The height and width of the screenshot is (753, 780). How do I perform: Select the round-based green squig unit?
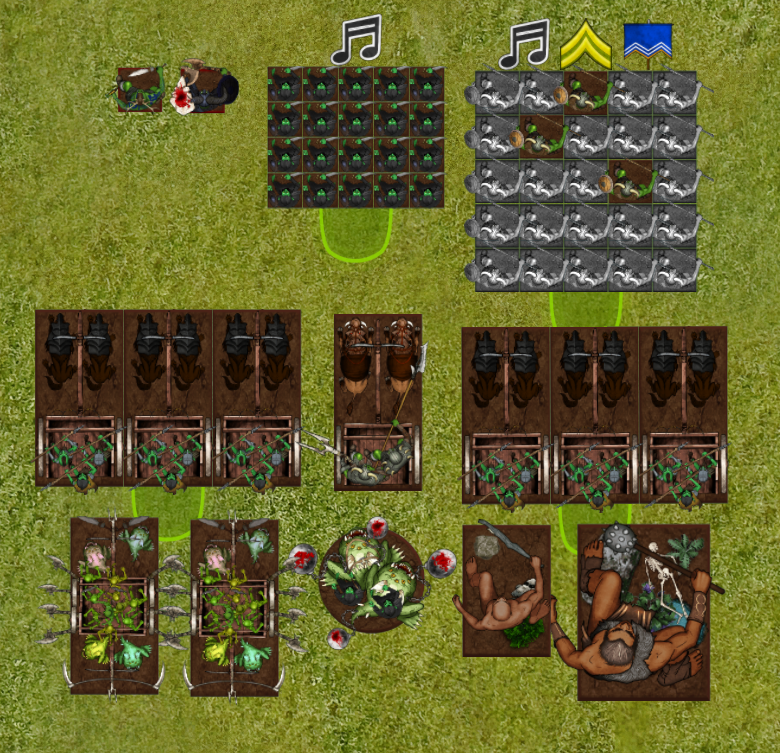pyautogui.click(x=371, y=579)
